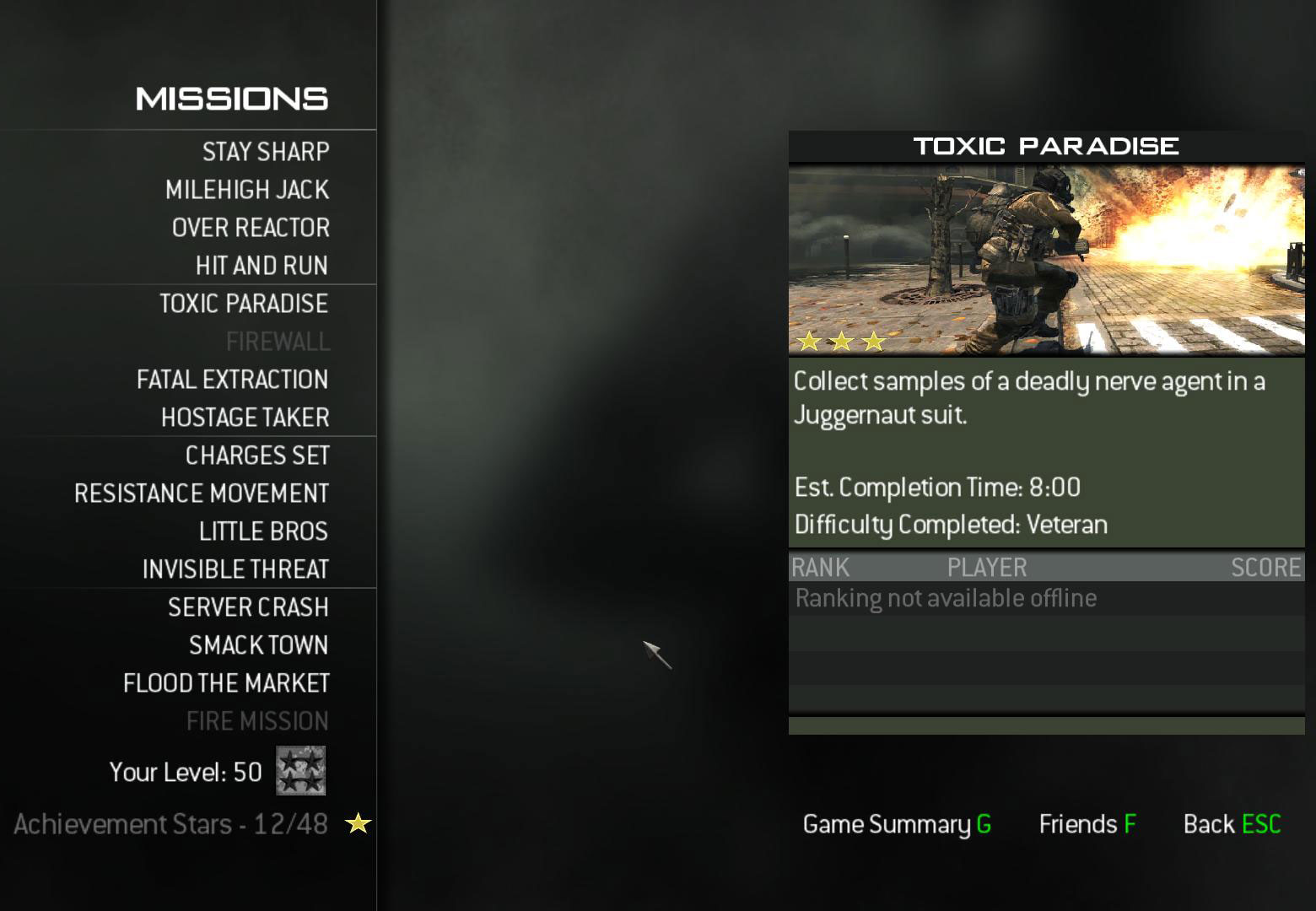The image size is (1316, 911).
Task: Open the Smack Town mission
Action: (258, 645)
